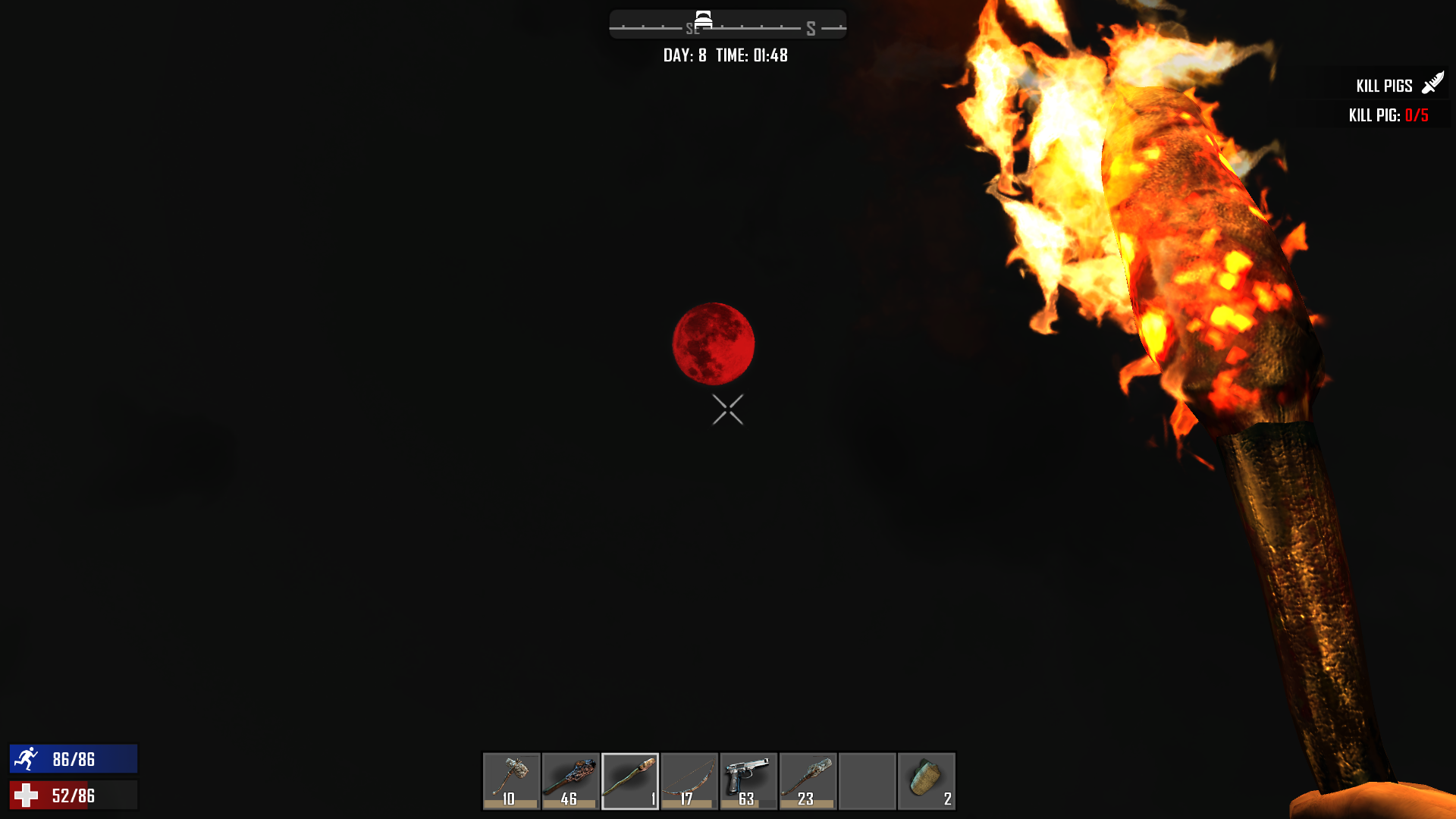The height and width of the screenshot is (819, 1456).
Task: Equip the spiked wooden club
Action: 570,780
